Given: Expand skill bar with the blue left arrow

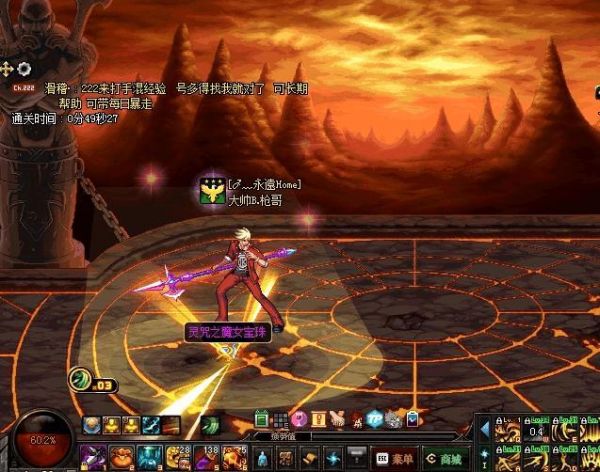Looking at the screenshot, I should tap(485, 428).
